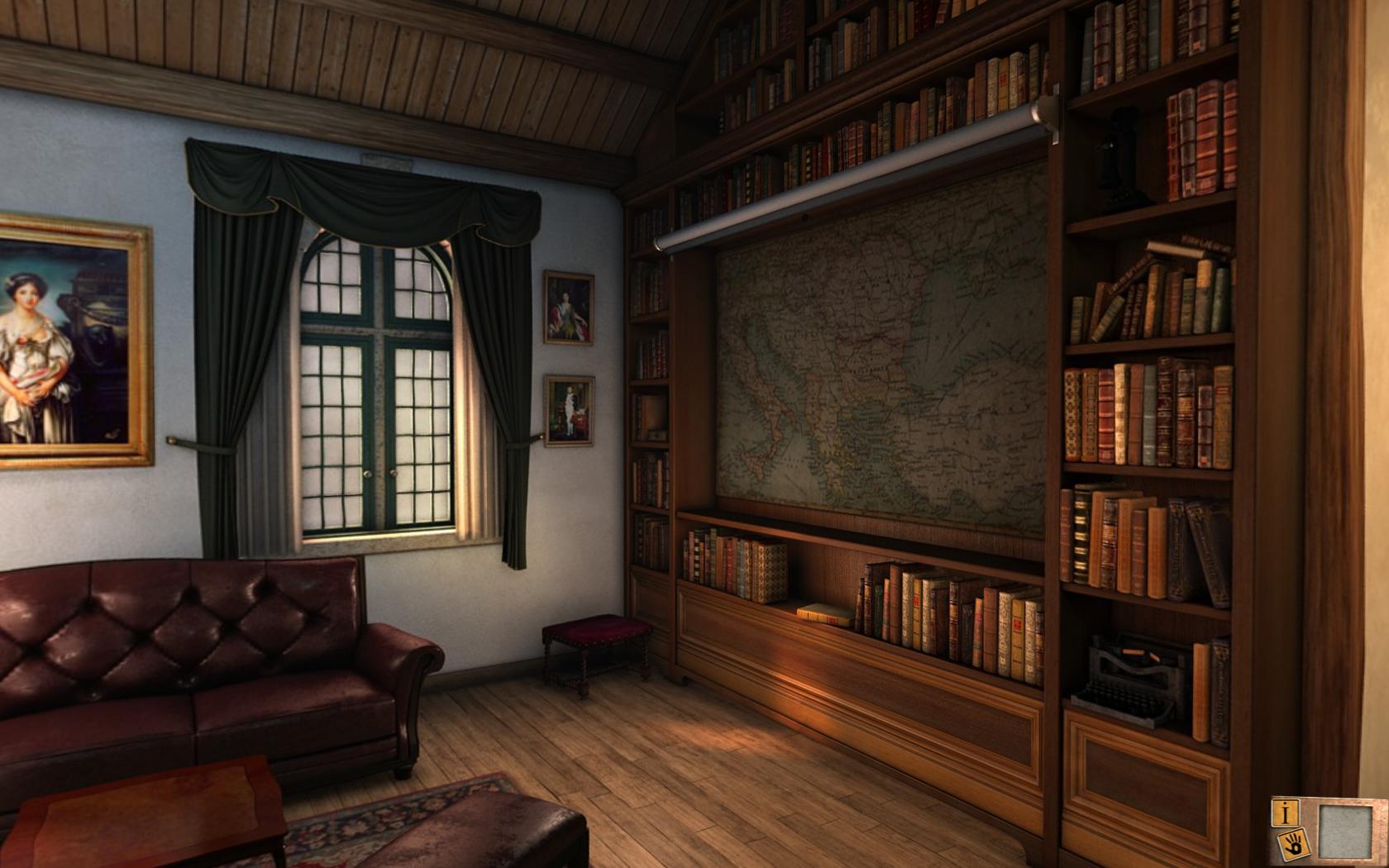This screenshot has width=1389, height=868.
Task: Inspect the small Napoleon portrait near the window
Action: [568, 409]
